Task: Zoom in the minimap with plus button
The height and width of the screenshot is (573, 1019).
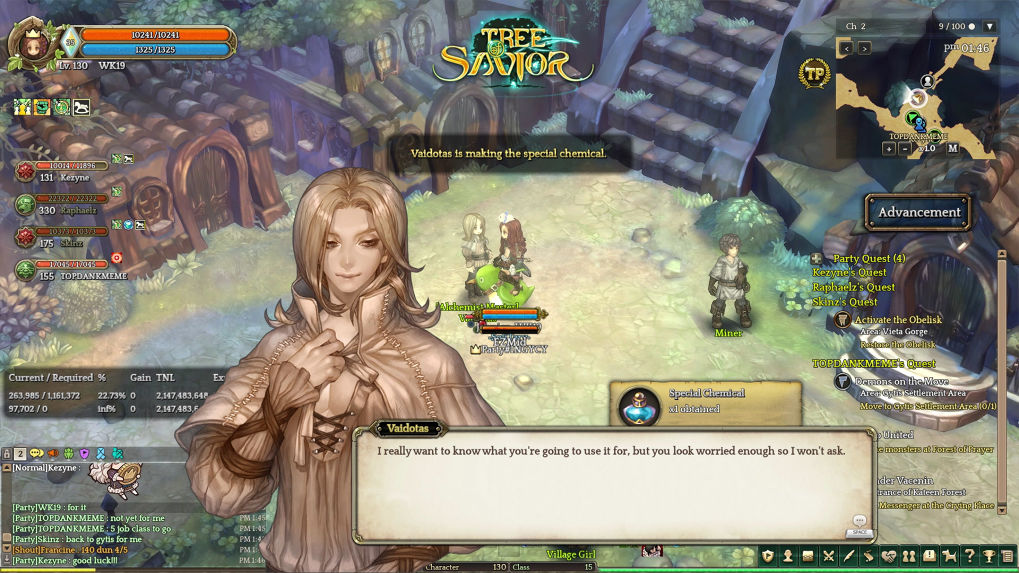Action: click(x=888, y=148)
